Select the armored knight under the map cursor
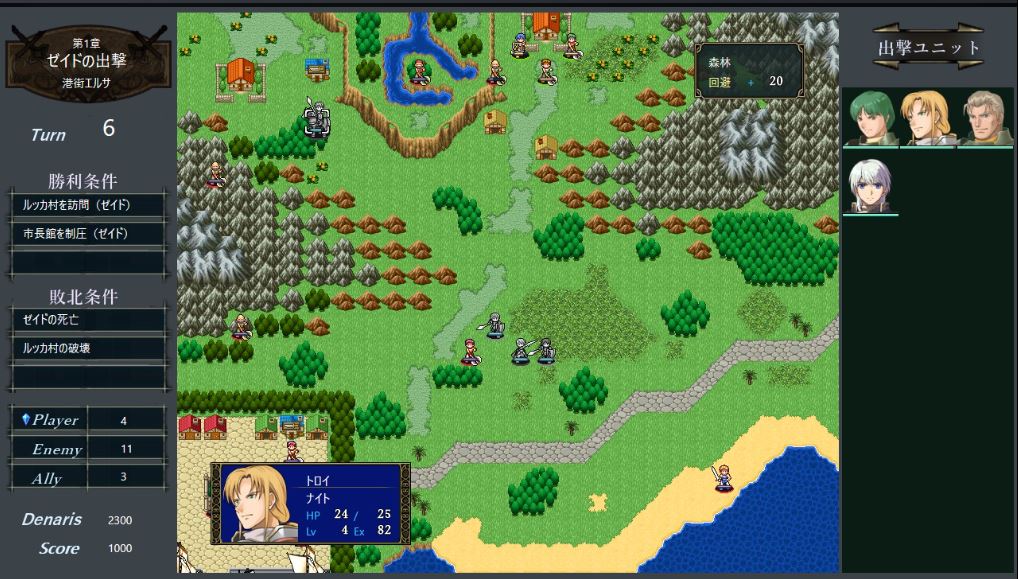This screenshot has width=1018, height=579. [317, 120]
